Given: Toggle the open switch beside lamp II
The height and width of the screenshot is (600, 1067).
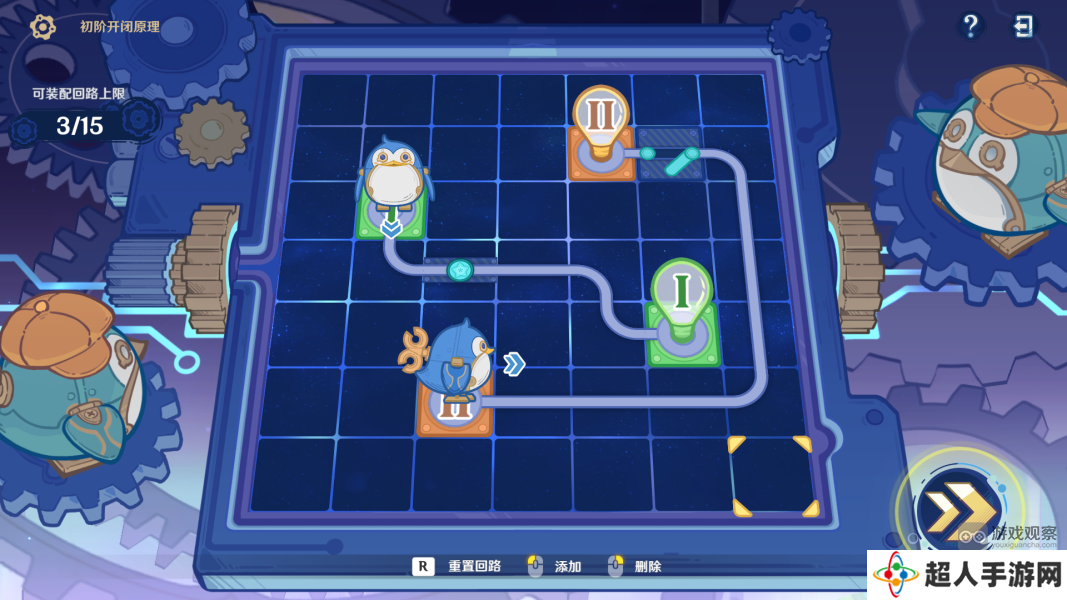Looking at the screenshot, I should point(669,156).
